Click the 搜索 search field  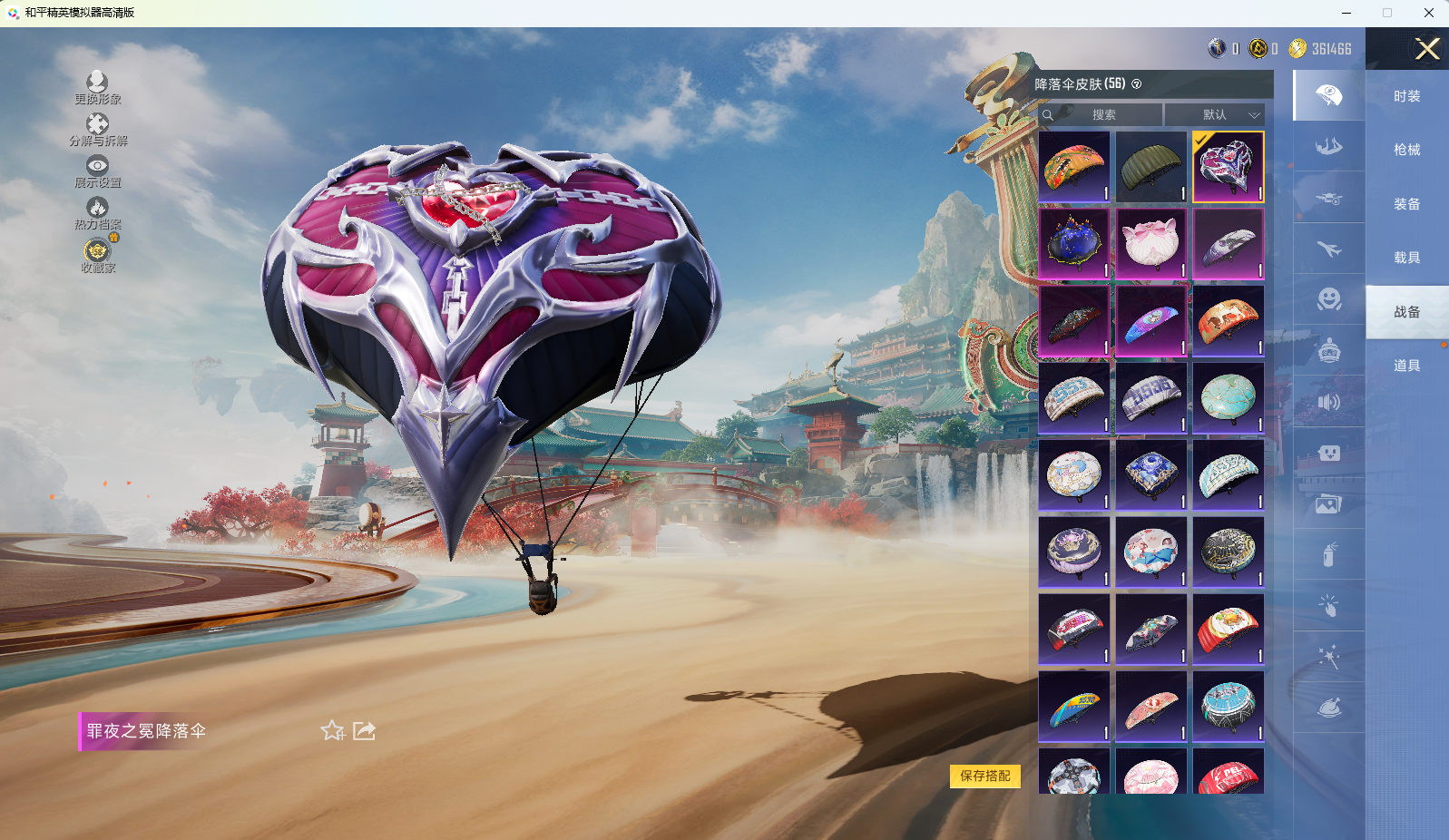1103,115
